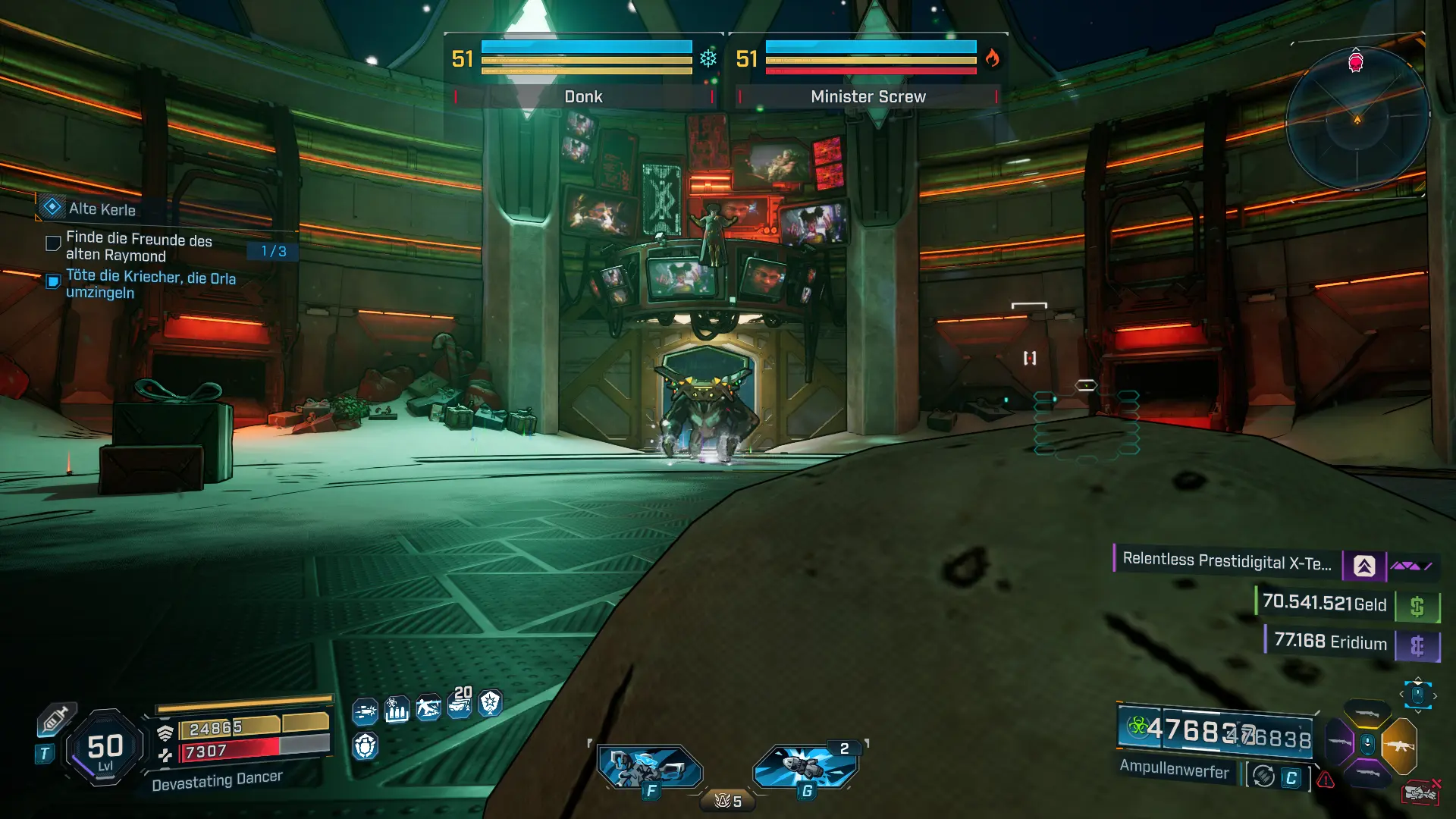Select the left purple weapon slot
Viewport: 1456px width, 819px height.
coord(1338,742)
